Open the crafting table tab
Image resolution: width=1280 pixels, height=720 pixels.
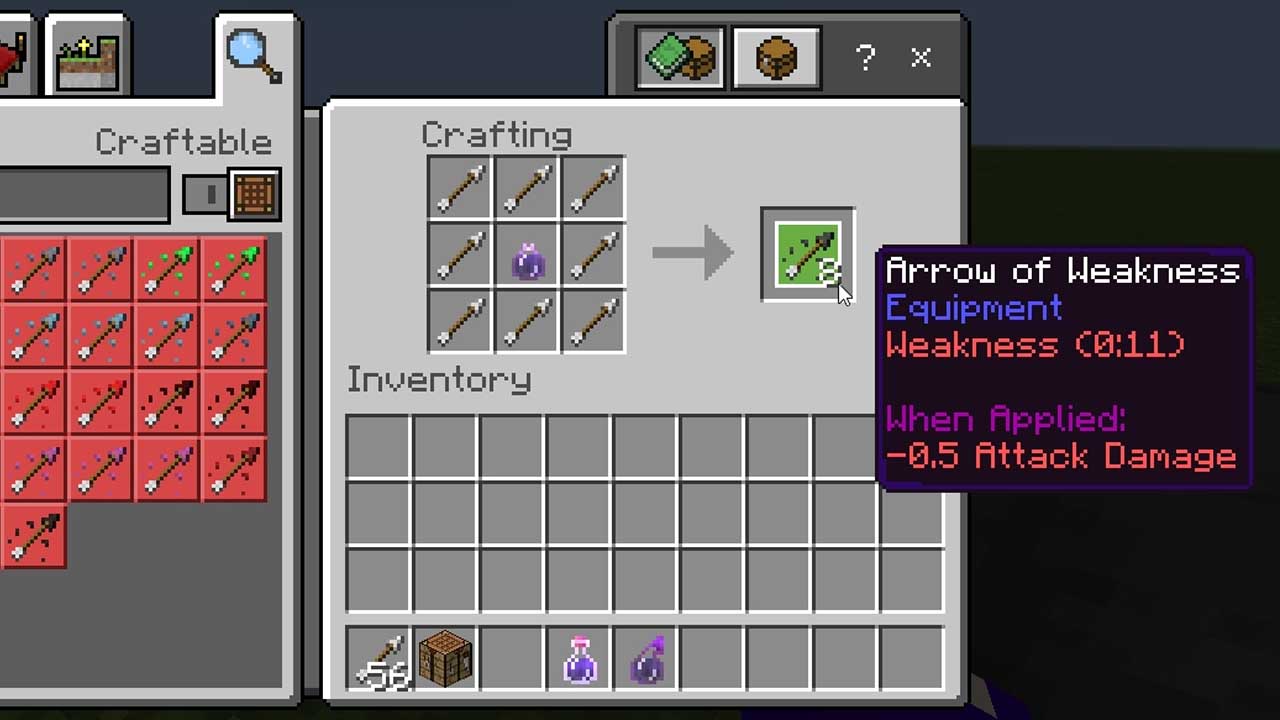coord(776,57)
